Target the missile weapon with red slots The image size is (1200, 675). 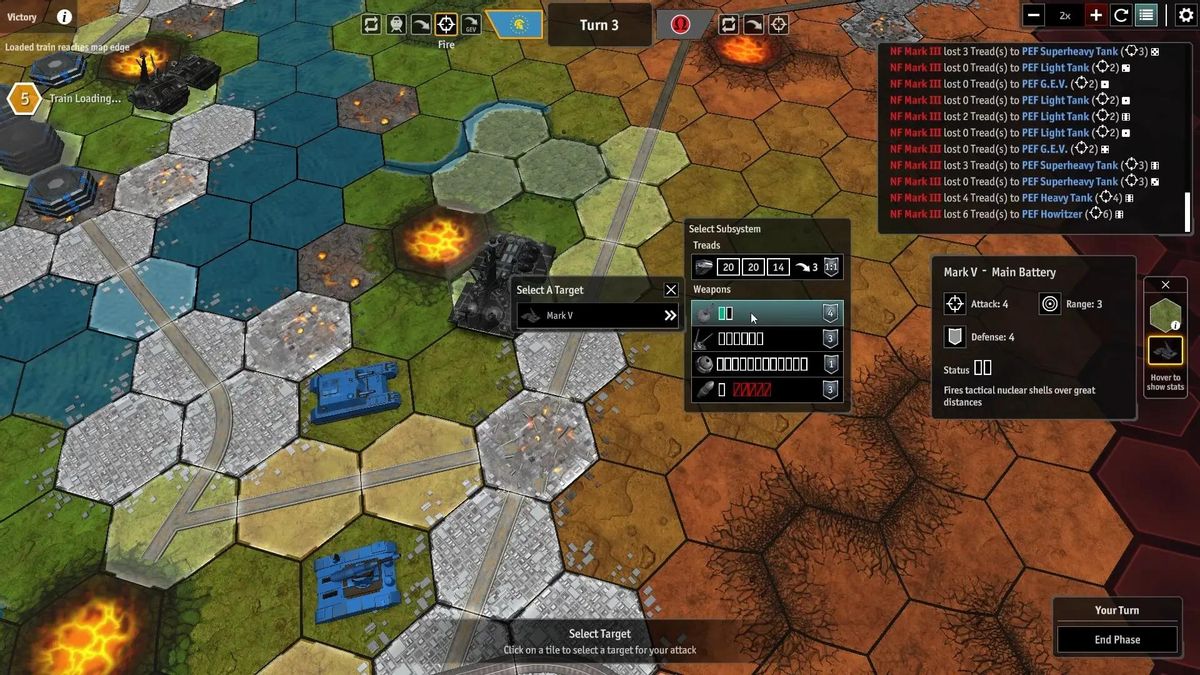(767, 390)
